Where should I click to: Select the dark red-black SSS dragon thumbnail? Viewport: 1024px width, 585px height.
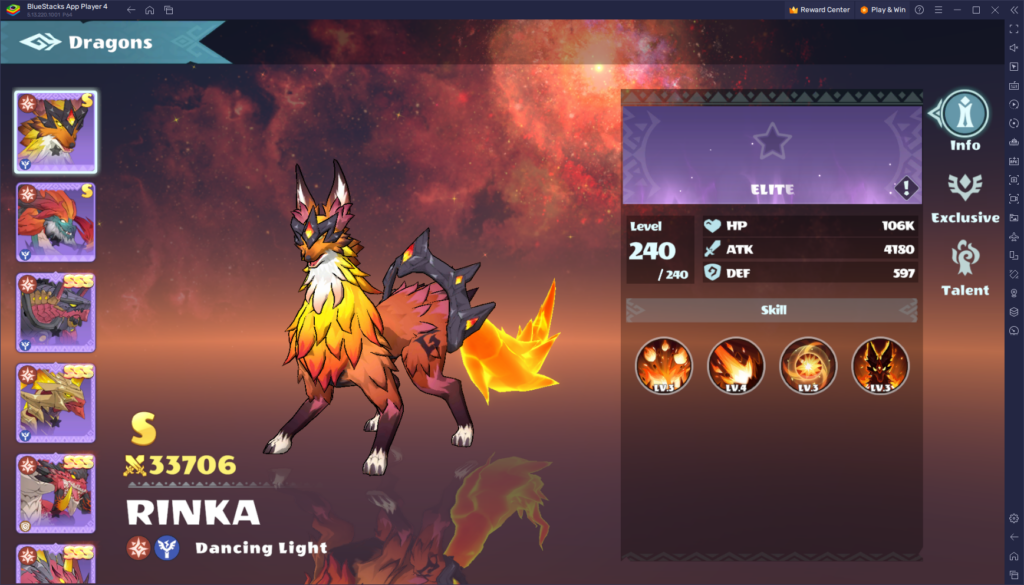tap(56, 313)
